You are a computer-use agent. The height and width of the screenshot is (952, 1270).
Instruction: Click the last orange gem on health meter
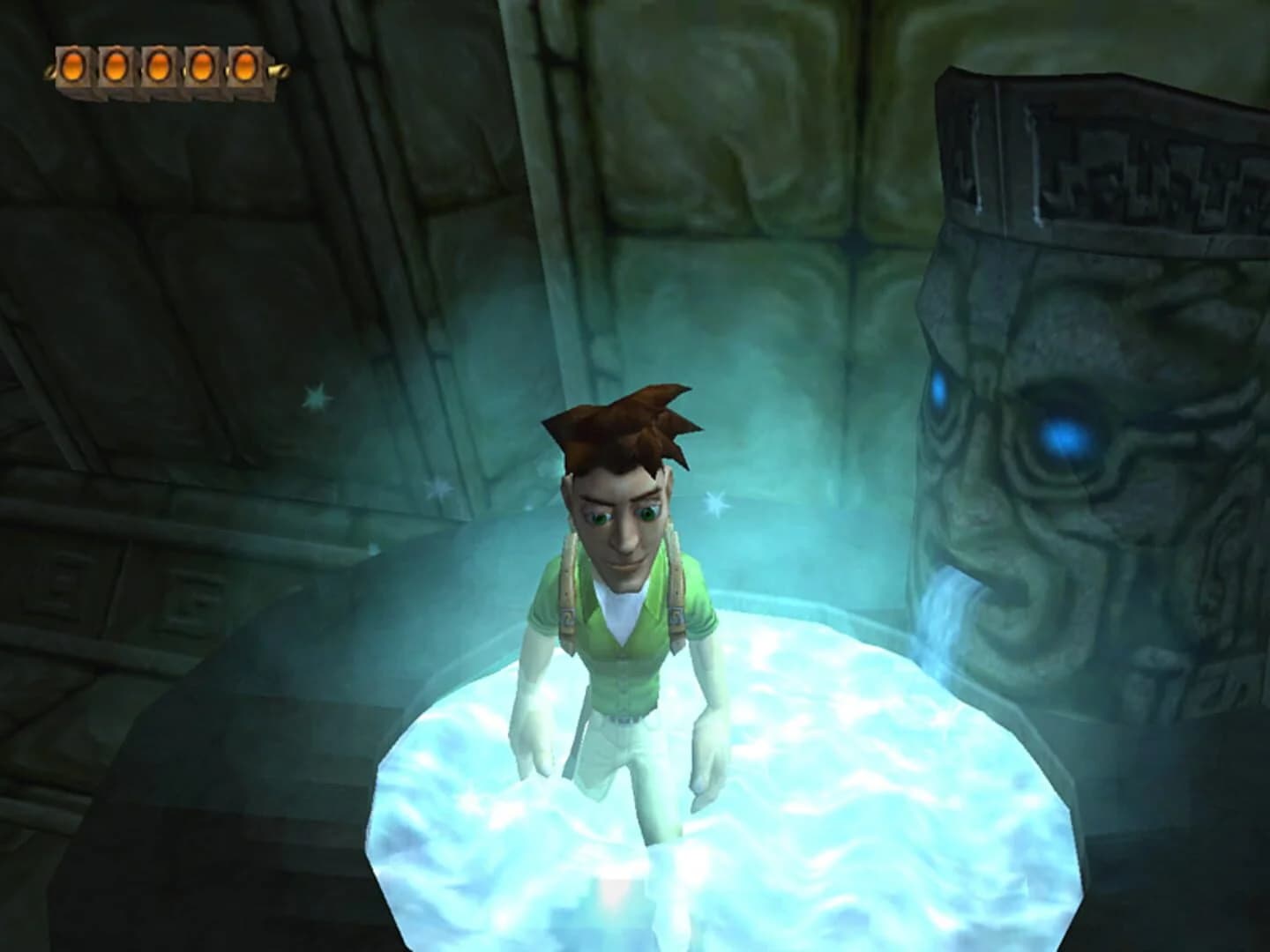point(243,64)
